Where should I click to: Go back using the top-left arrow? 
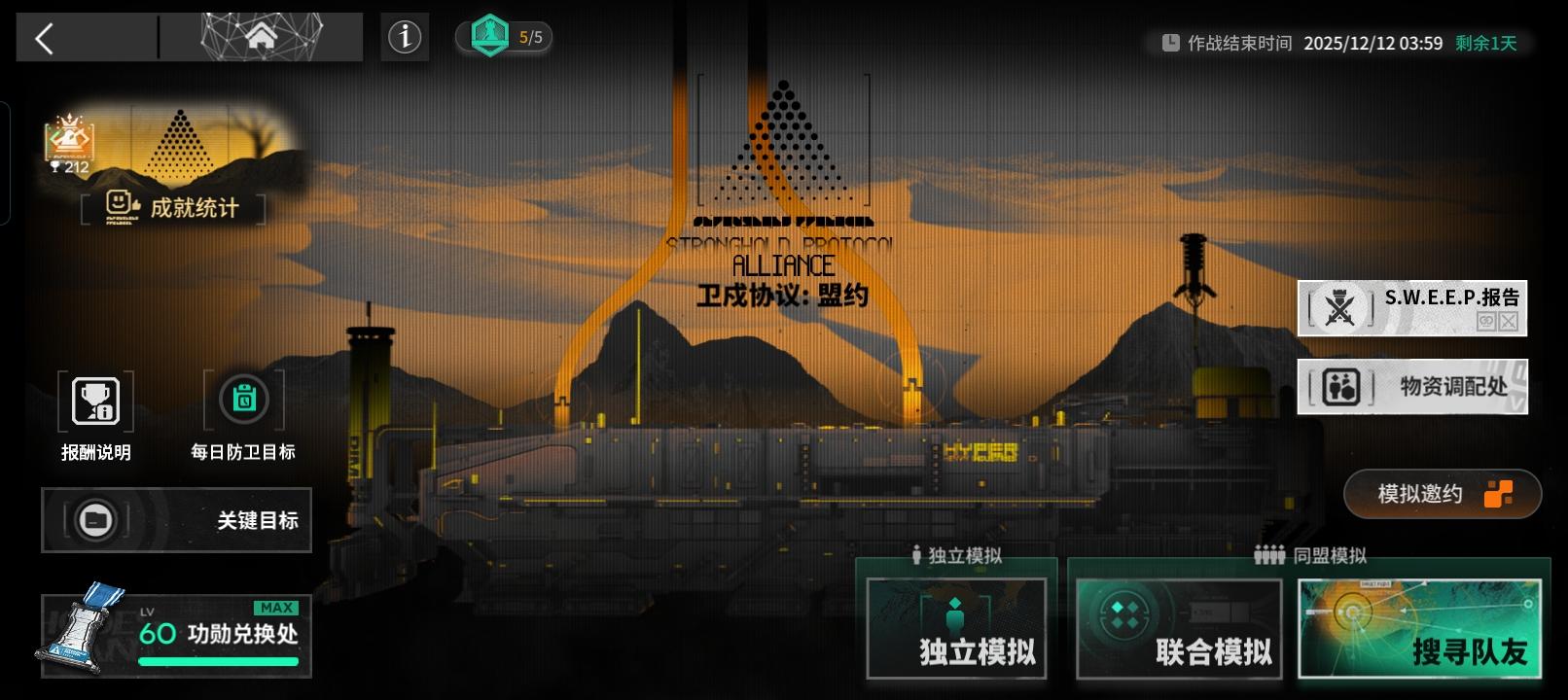click(x=44, y=38)
